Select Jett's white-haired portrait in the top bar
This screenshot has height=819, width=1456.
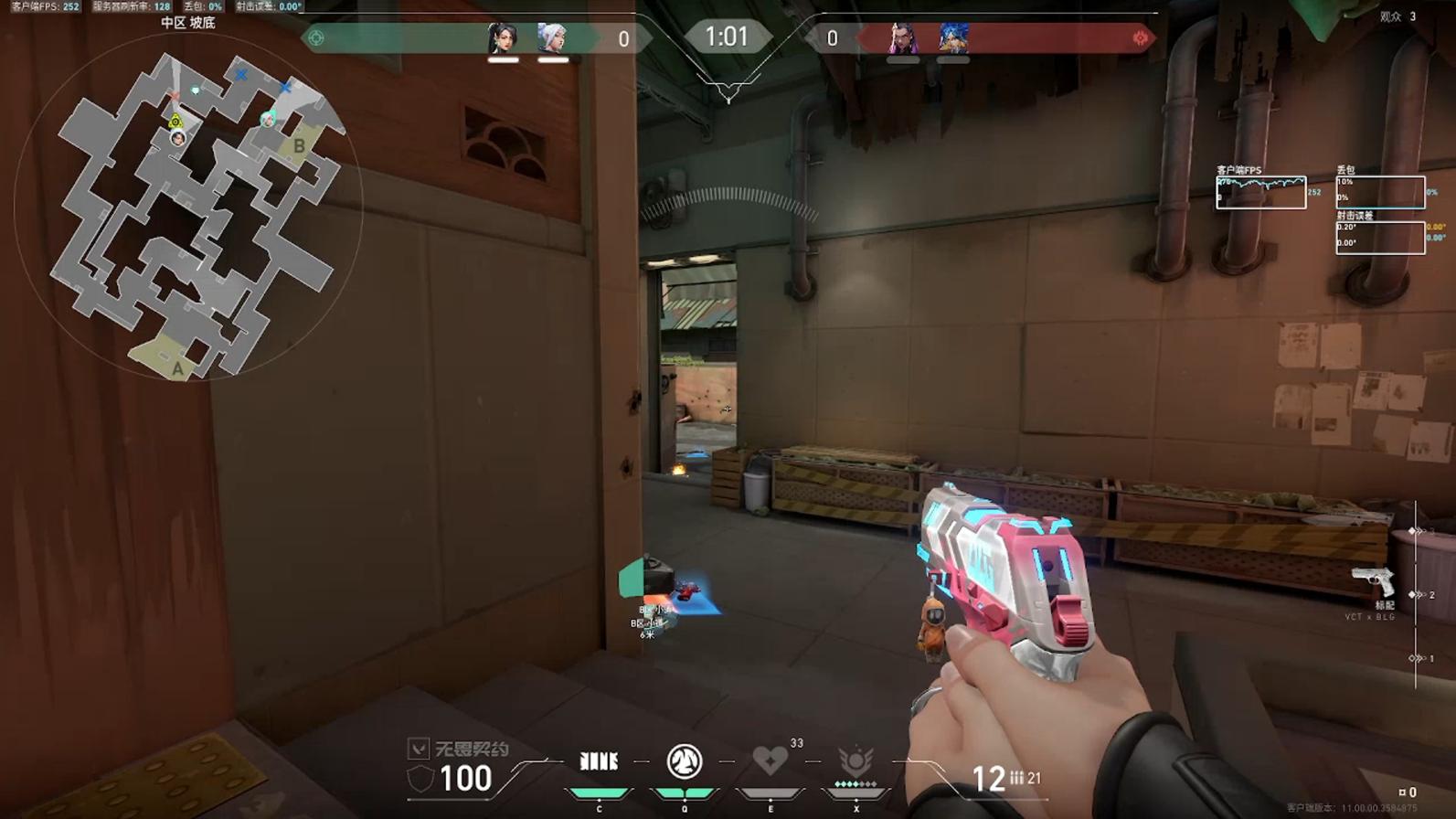point(552,38)
